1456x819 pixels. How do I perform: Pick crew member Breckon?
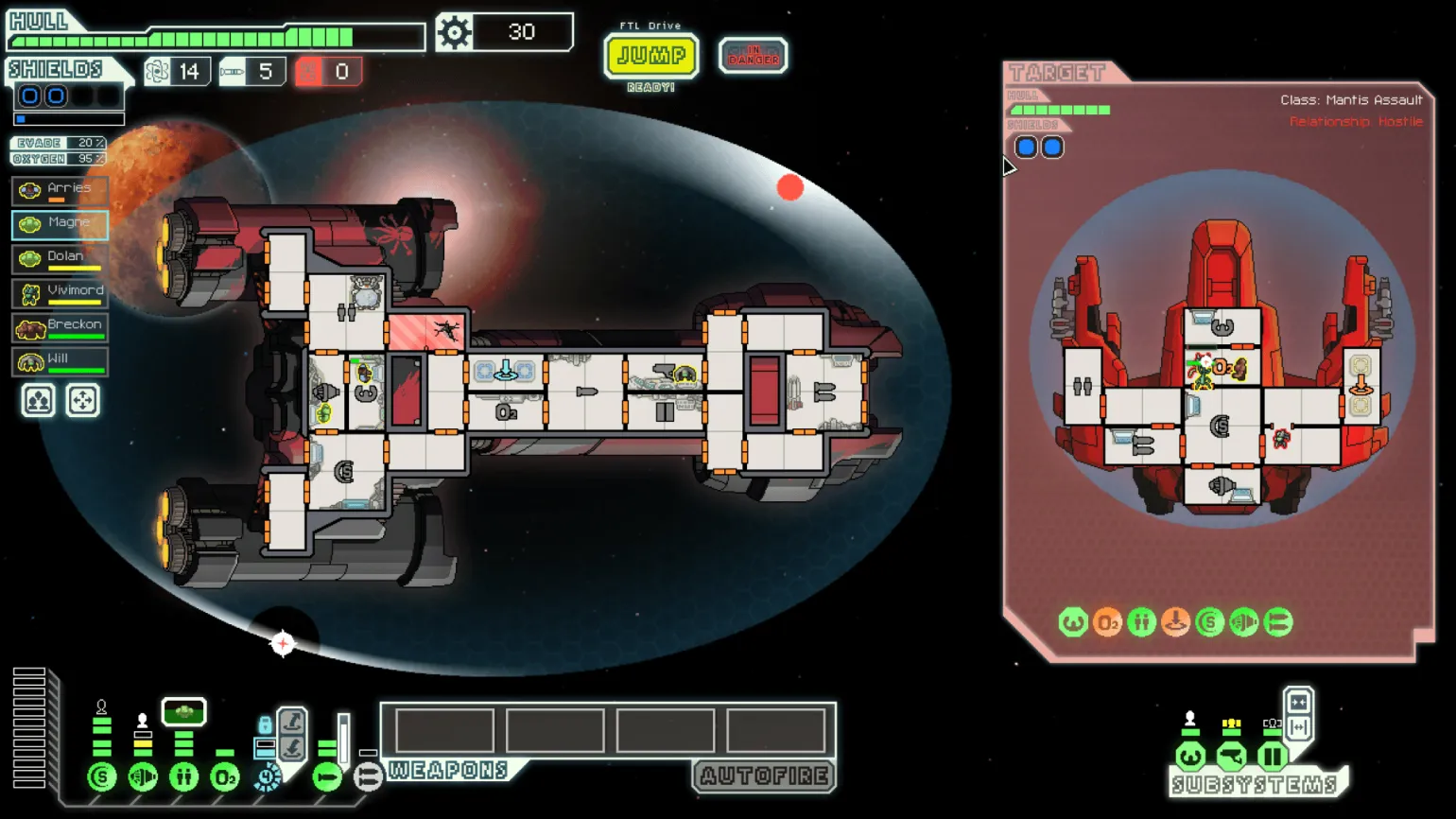(60, 326)
